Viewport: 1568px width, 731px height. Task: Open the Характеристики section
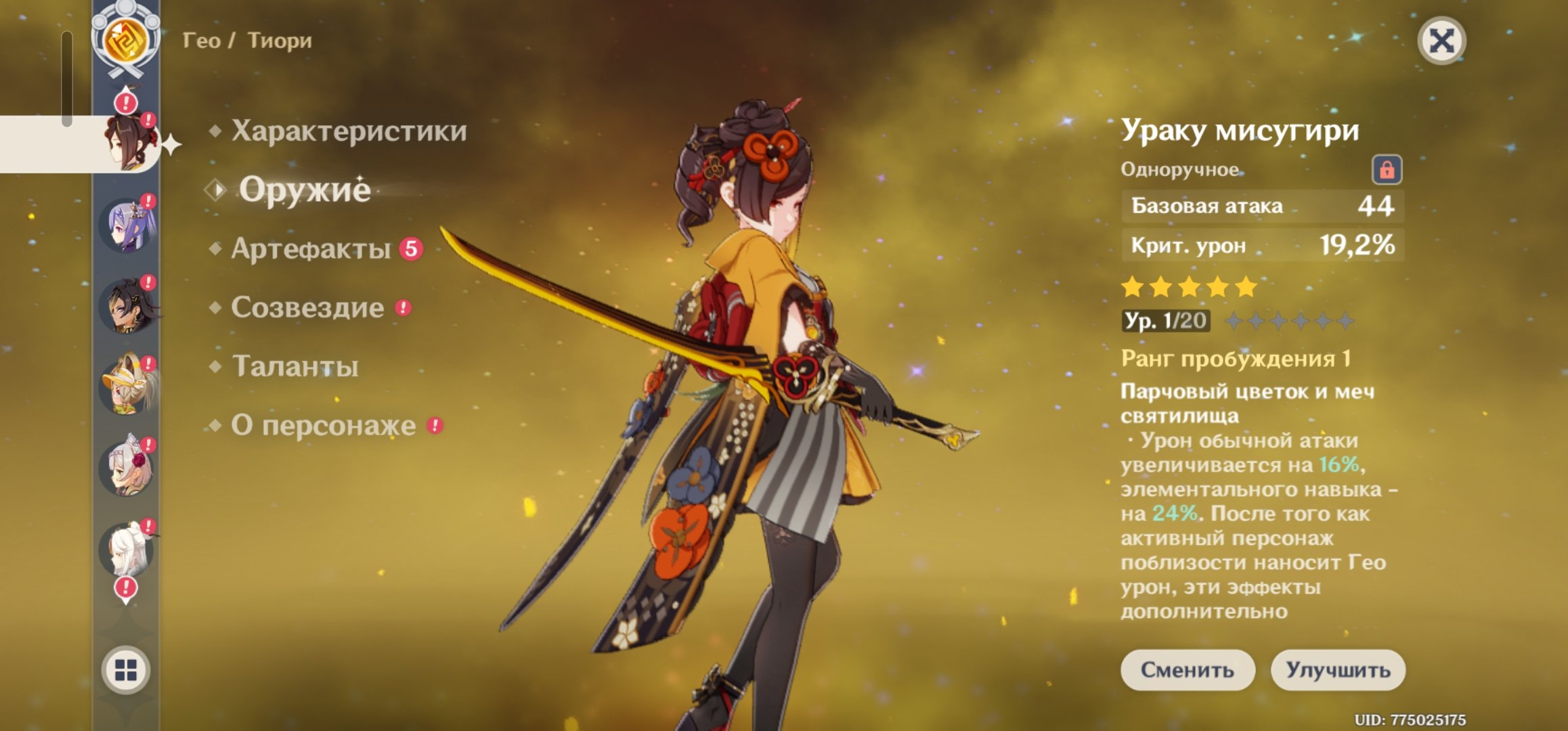[x=349, y=131]
